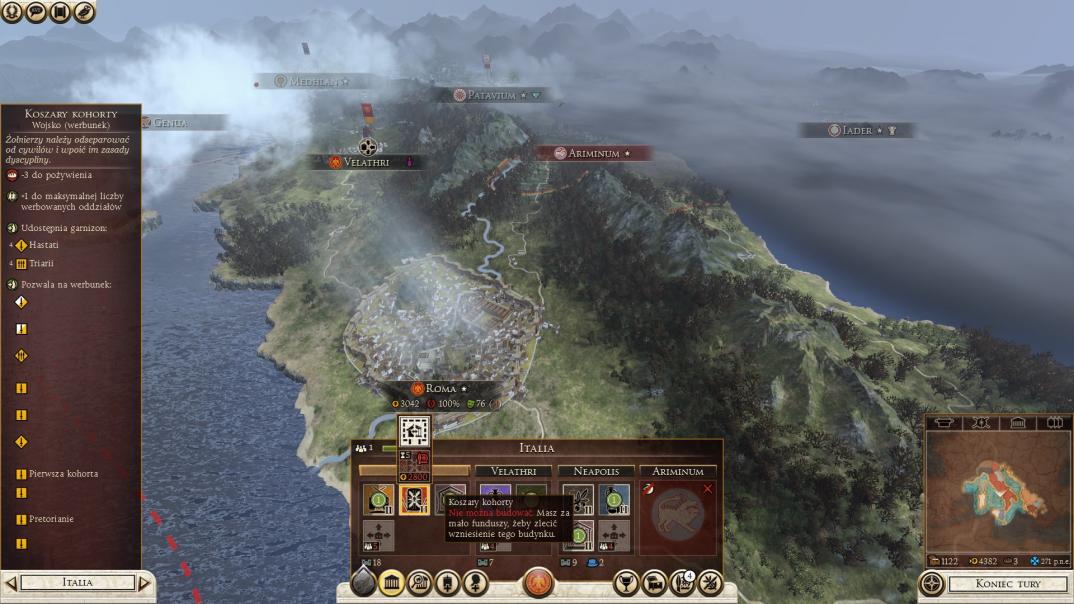
Task: Click the temple-shaped building browser button
Action: [392, 583]
